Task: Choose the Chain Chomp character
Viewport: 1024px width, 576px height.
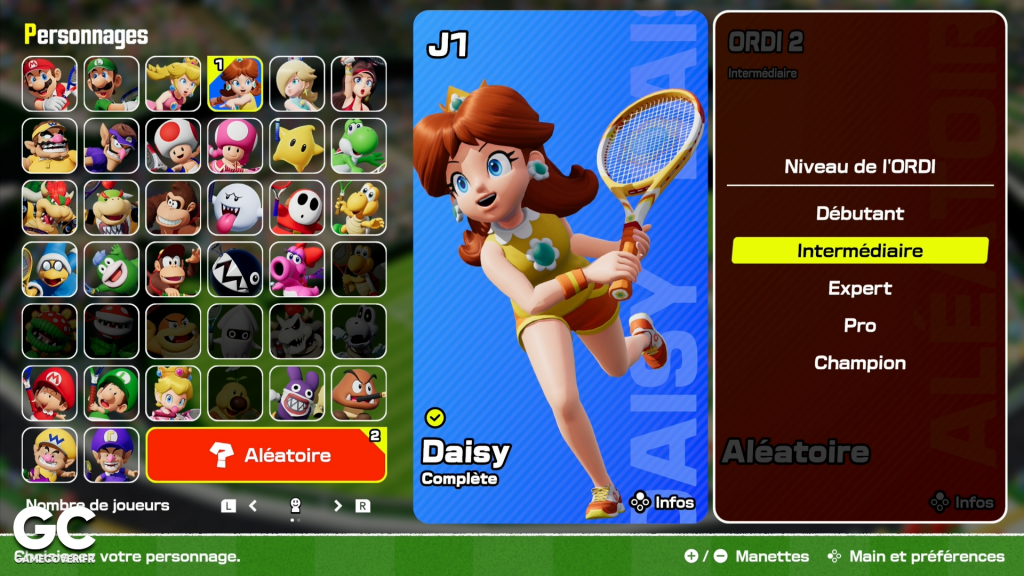Action: pos(235,269)
